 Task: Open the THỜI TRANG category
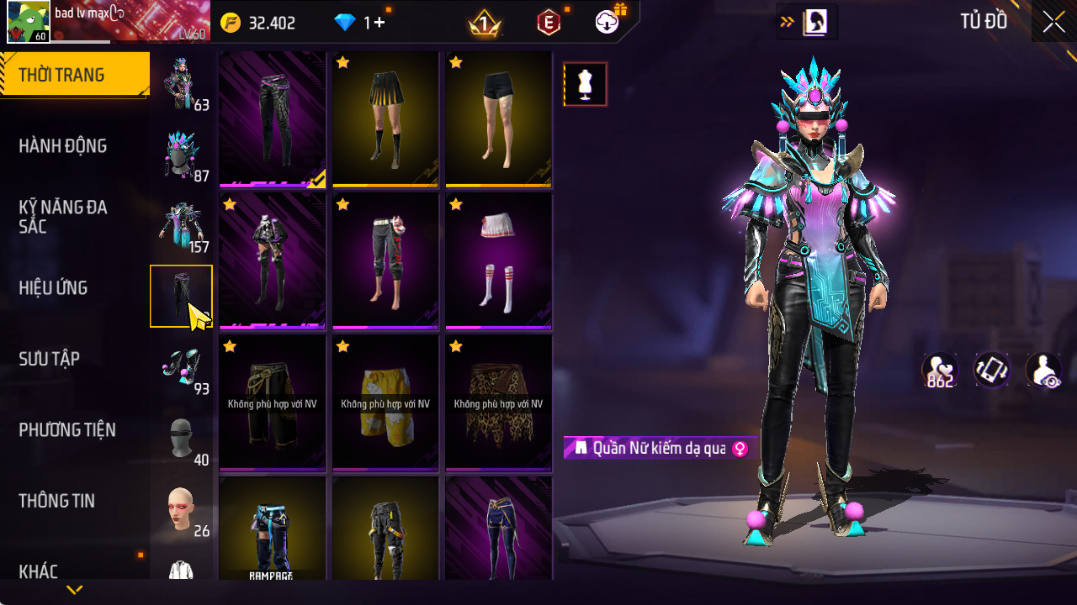62,75
